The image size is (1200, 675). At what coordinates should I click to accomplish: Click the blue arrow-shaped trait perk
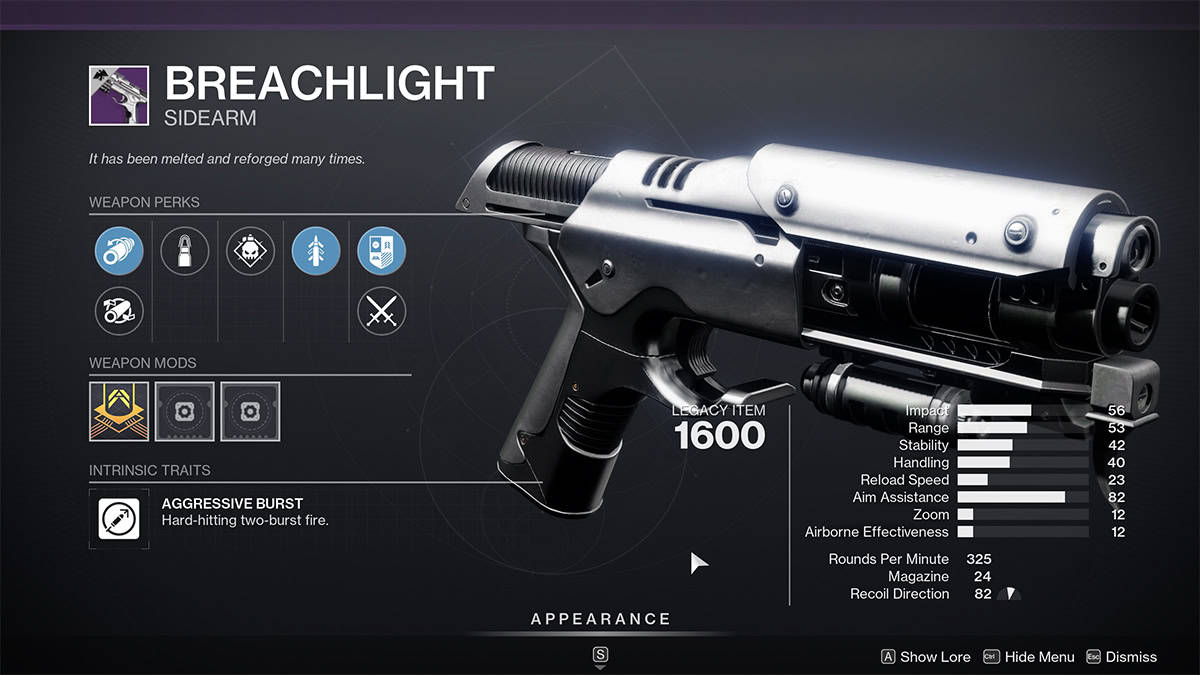click(x=316, y=251)
